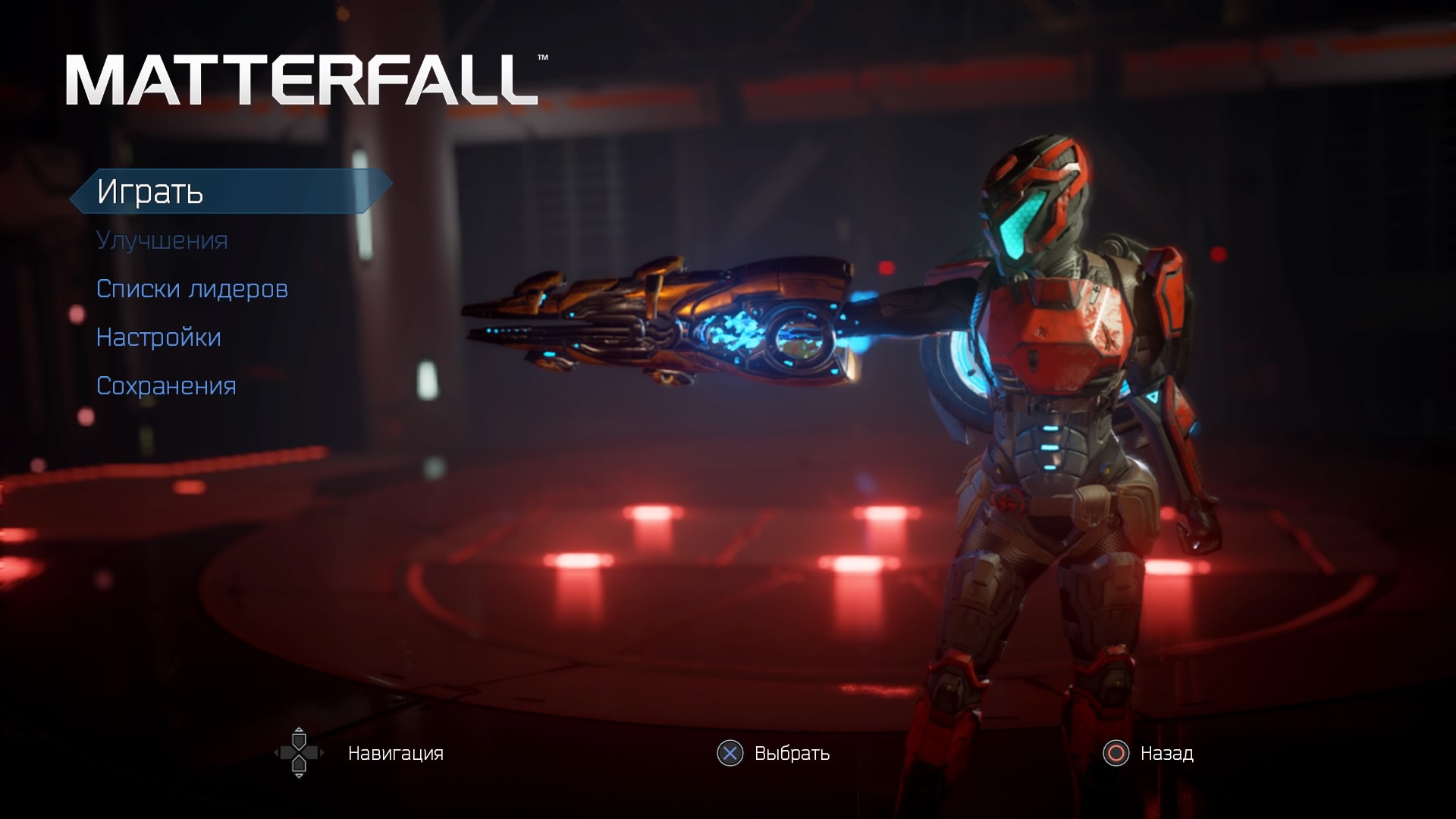
Task: Go to Настройки settings
Action: (158, 337)
